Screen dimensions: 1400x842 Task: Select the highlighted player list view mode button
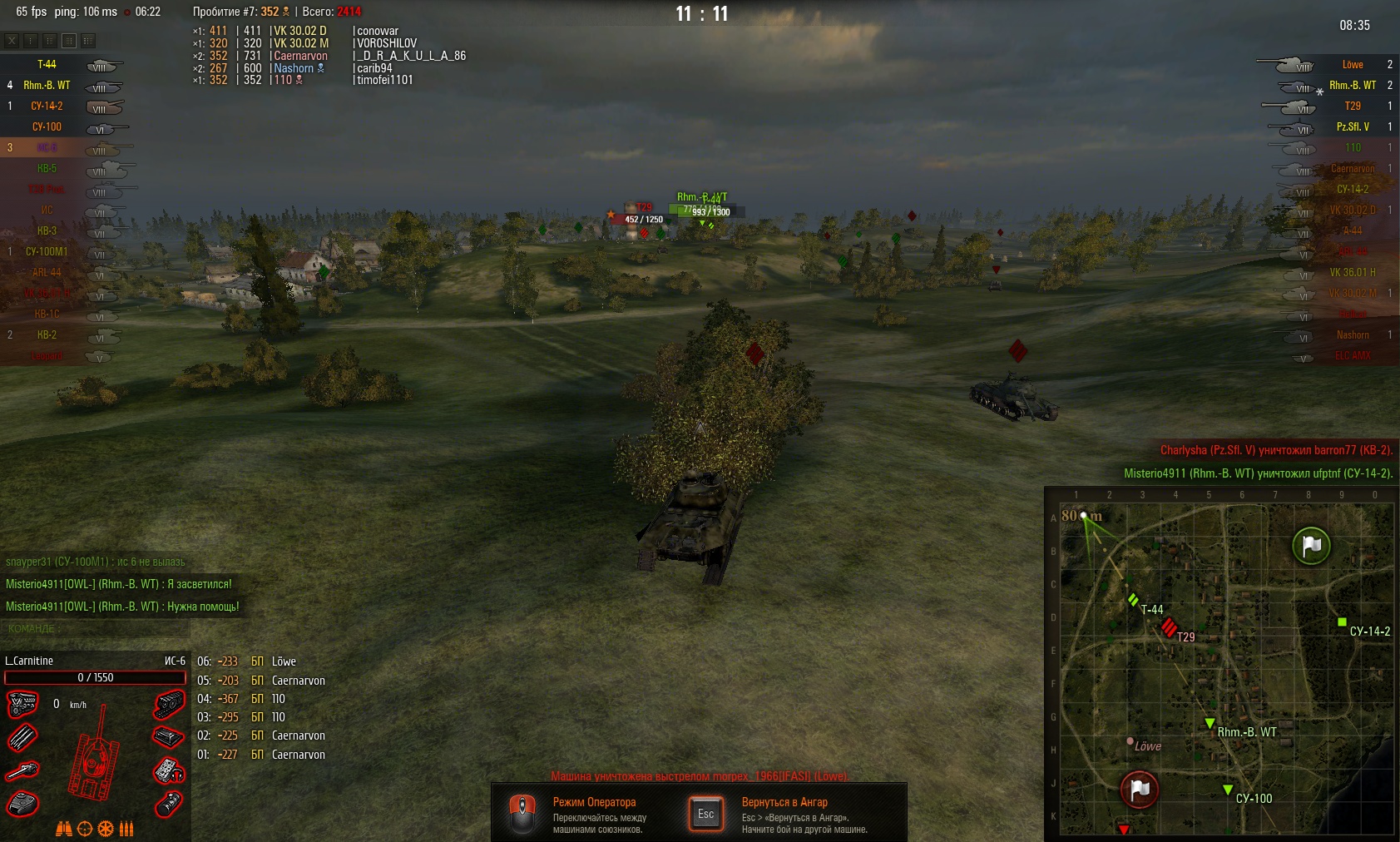pos(69,40)
